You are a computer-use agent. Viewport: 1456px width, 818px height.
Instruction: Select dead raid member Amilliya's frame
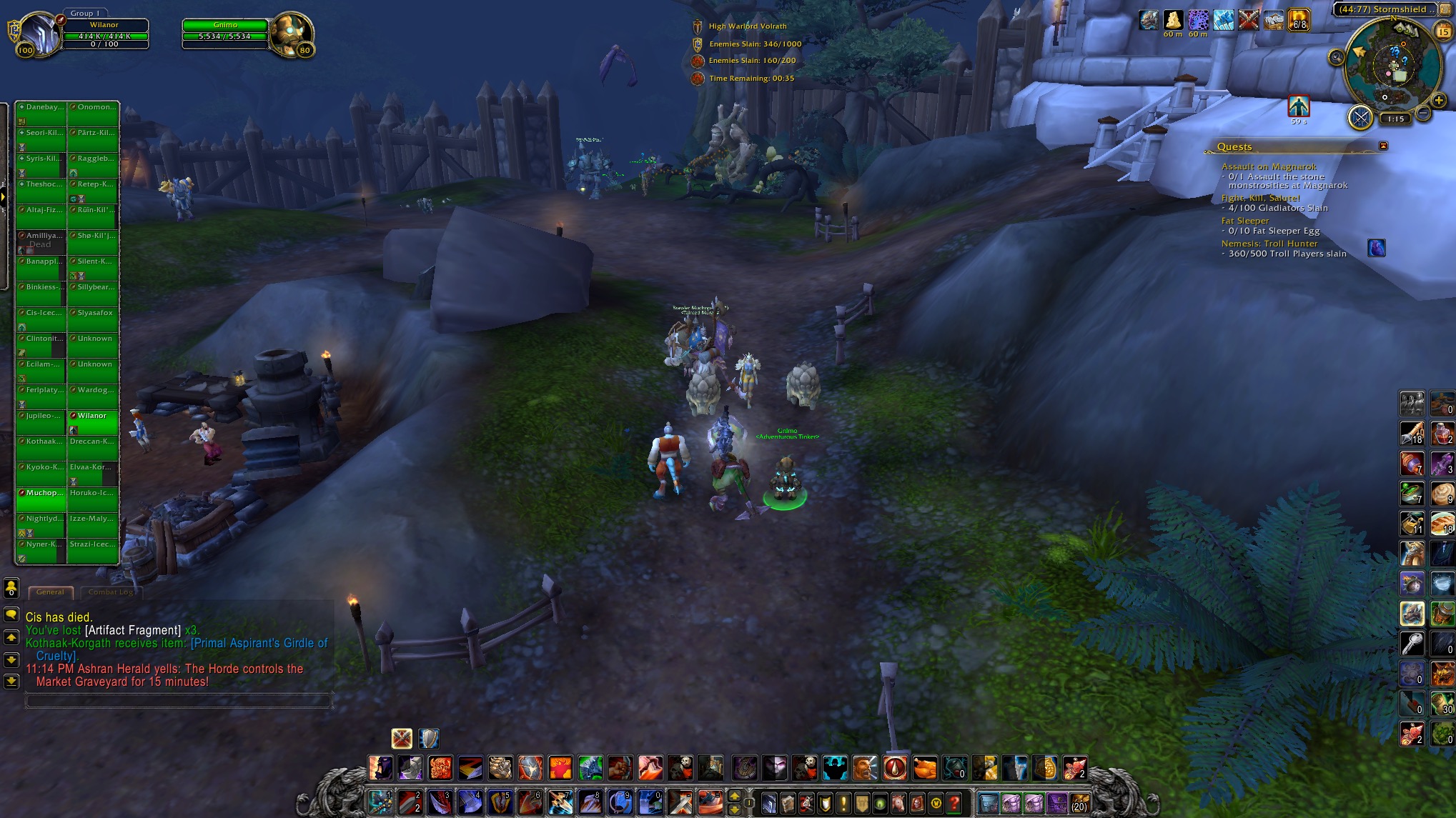click(x=41, y=241)
